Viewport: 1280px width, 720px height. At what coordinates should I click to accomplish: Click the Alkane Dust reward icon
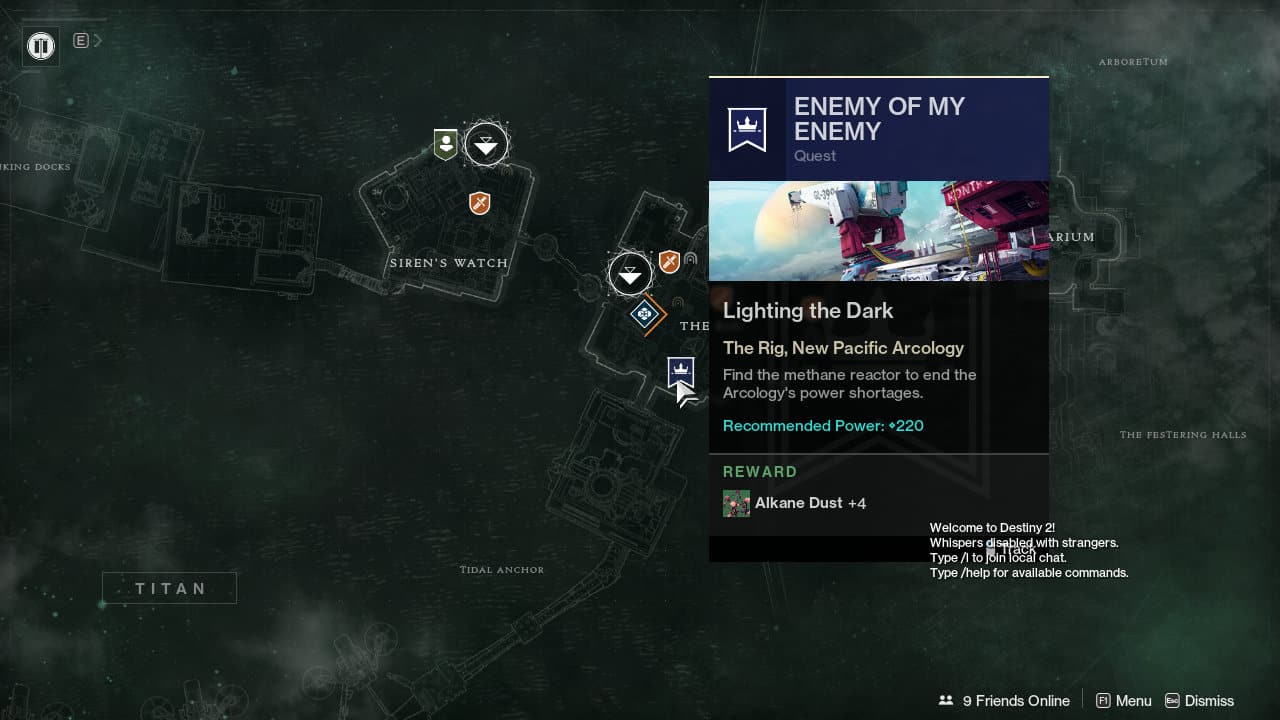click(737, 503)
